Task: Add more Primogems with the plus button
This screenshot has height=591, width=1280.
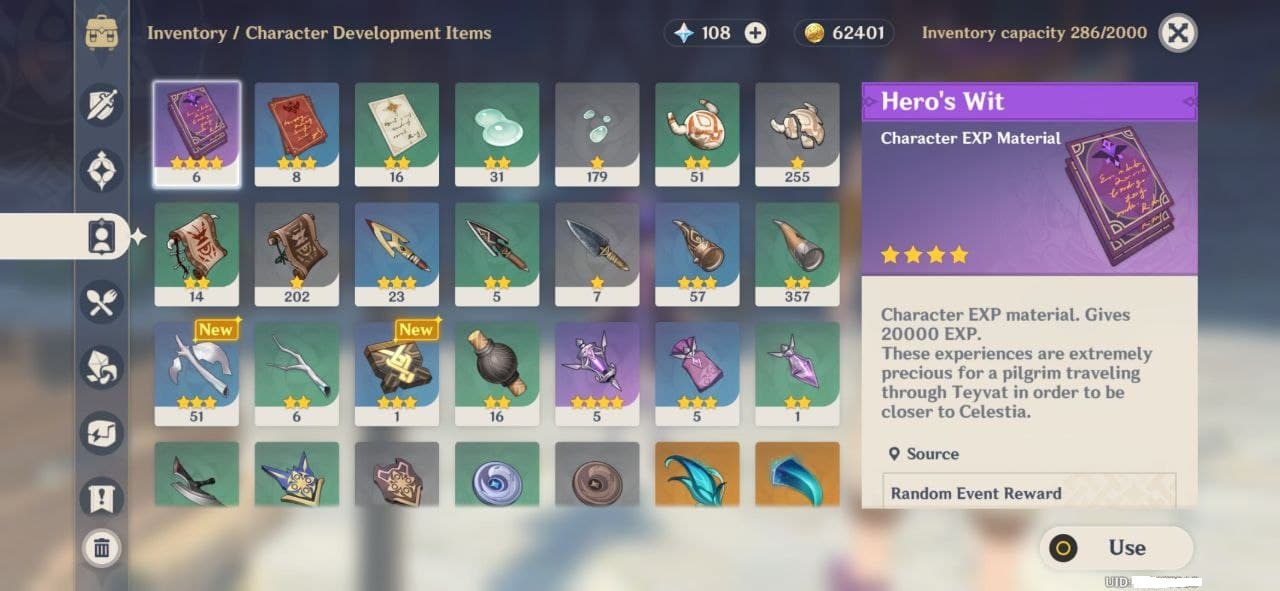Action: (756, 33)
